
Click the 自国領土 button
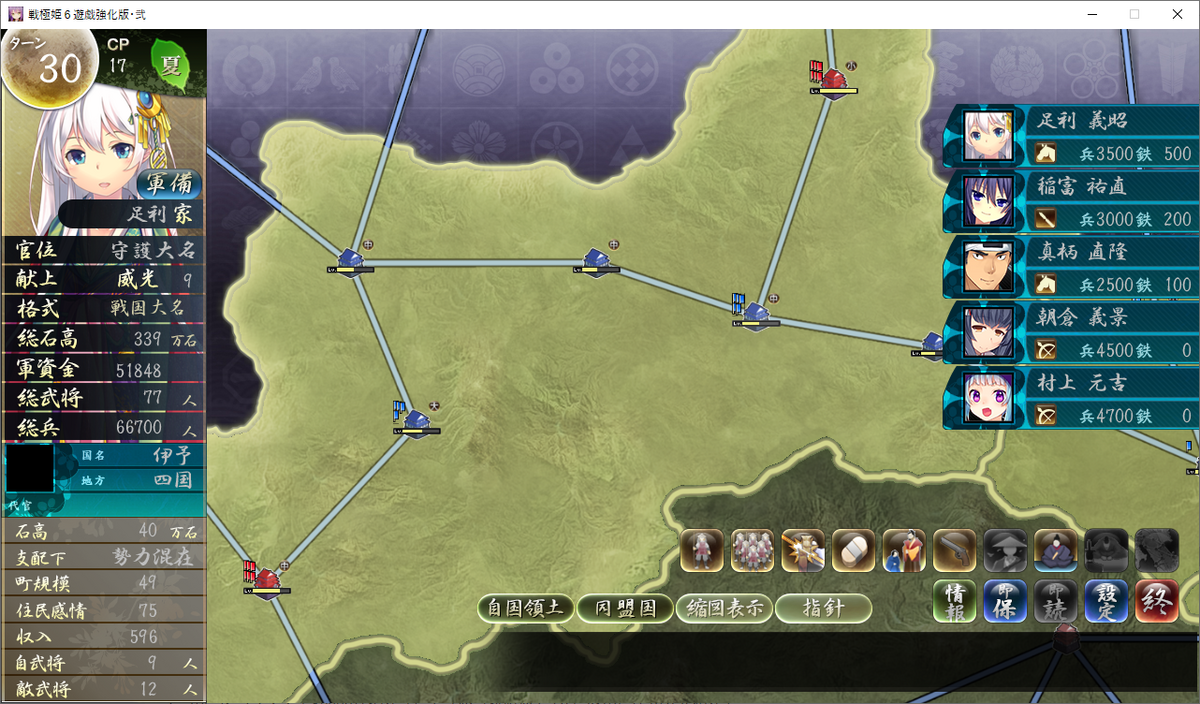coord(525,608)
